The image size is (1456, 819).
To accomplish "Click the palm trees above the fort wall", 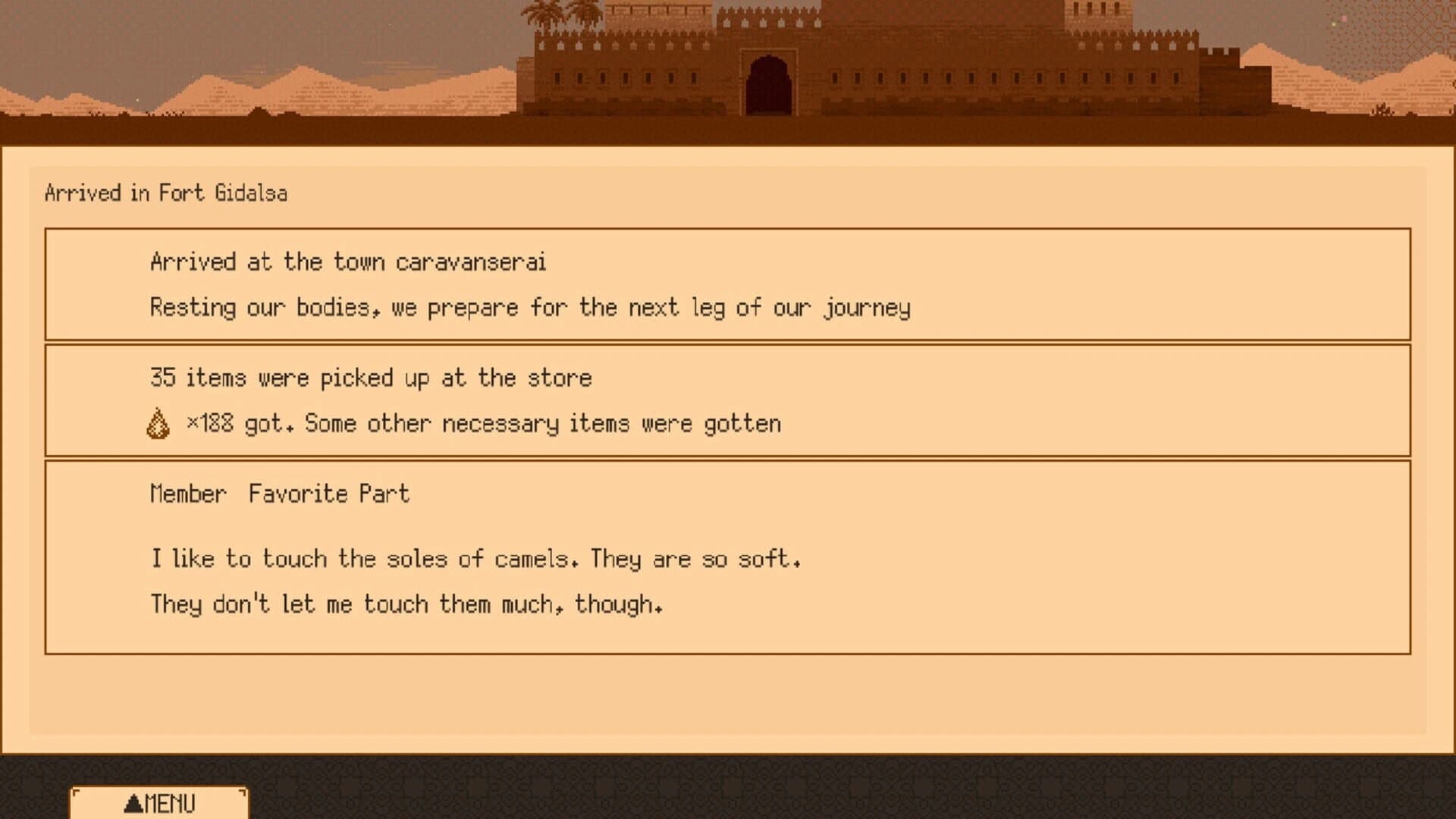I will pos(553,11).
